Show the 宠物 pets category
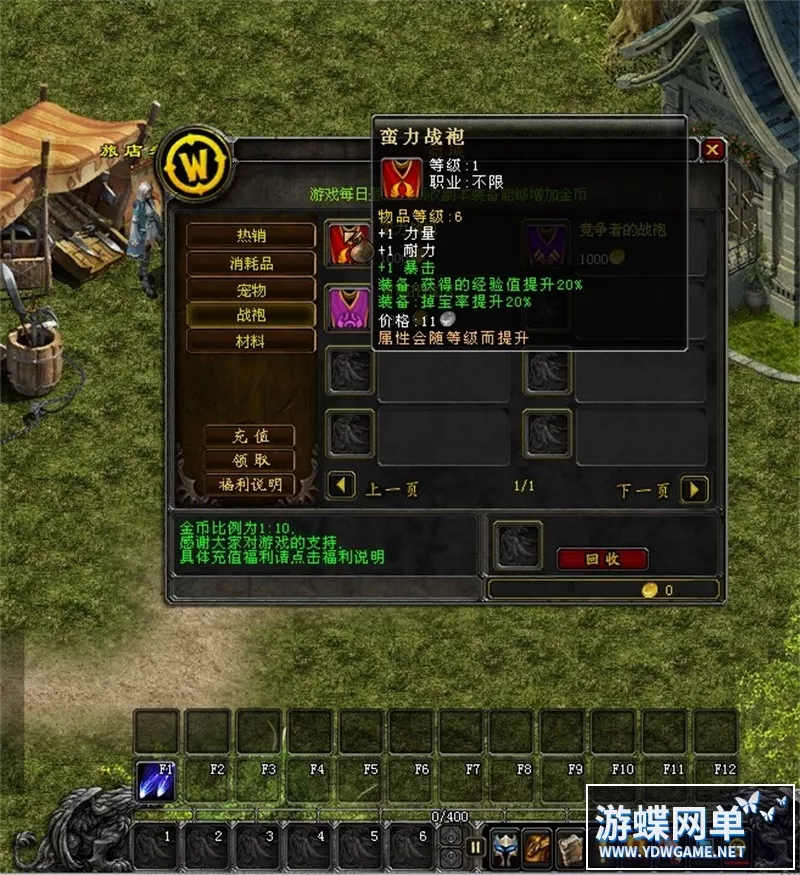This screenshot has height=875, width=800. [x=251, y=289]
